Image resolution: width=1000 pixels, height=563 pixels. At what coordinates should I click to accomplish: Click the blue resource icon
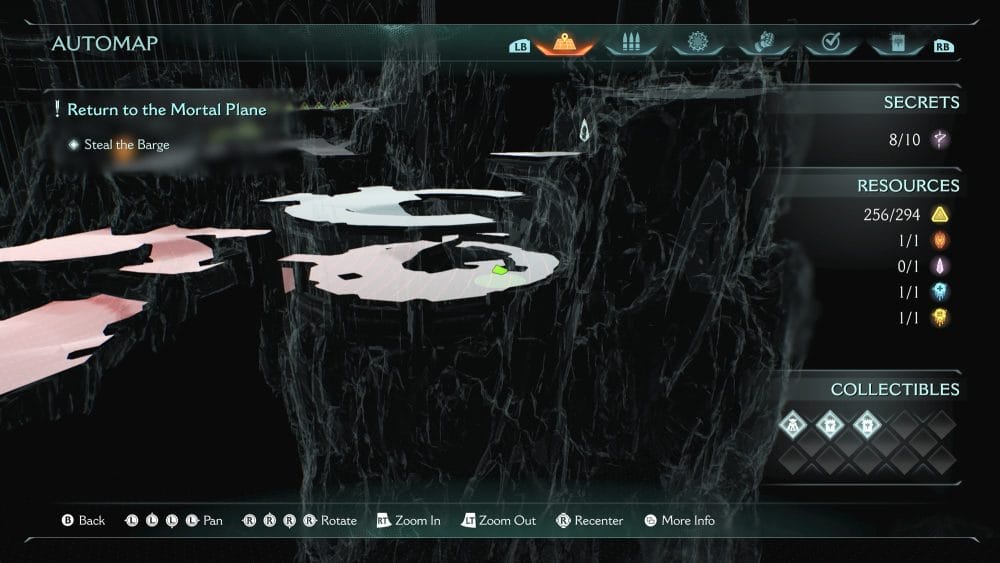click(x=940, y=291)
